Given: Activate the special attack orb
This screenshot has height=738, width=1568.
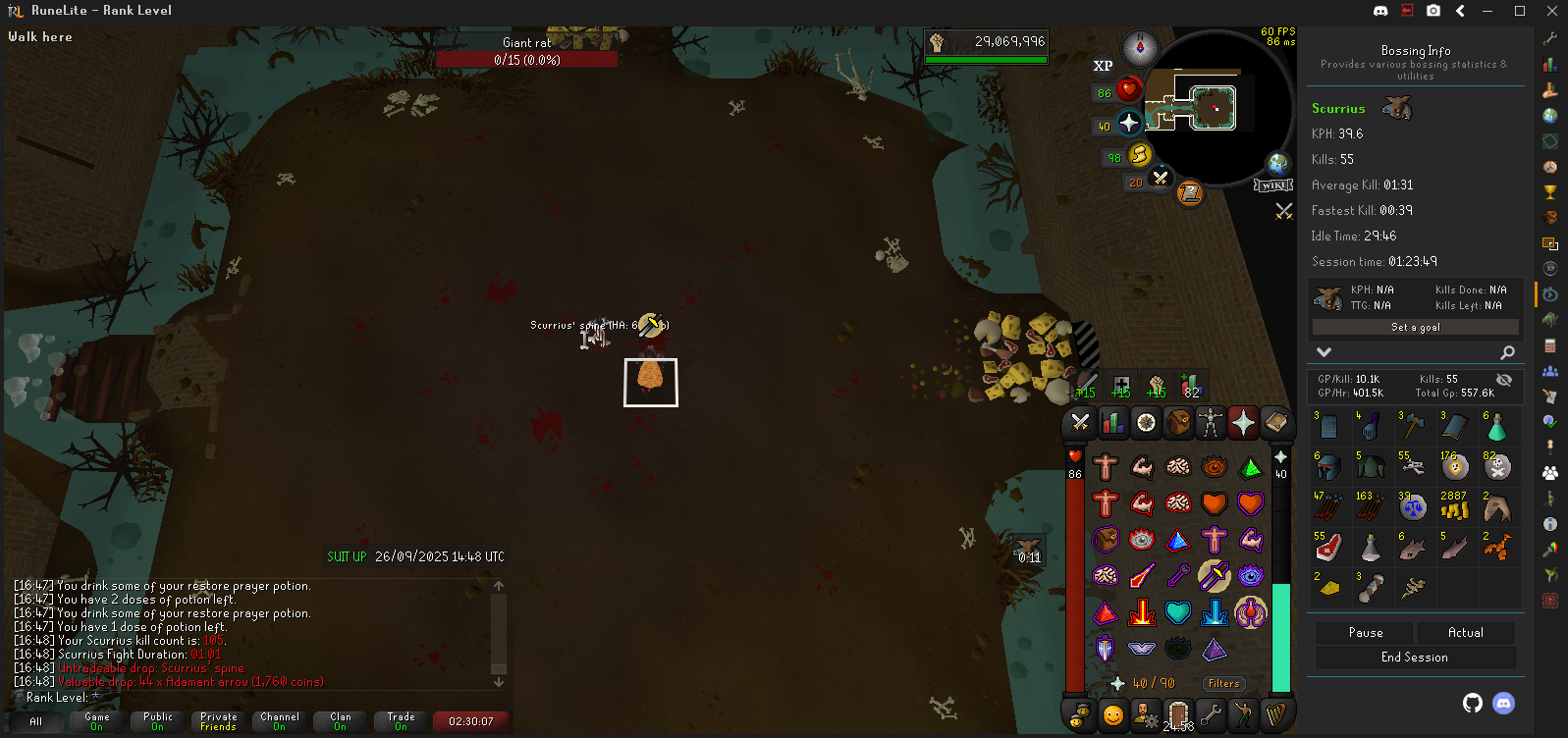Looking at the screenshot, I should pos(1160,179).
